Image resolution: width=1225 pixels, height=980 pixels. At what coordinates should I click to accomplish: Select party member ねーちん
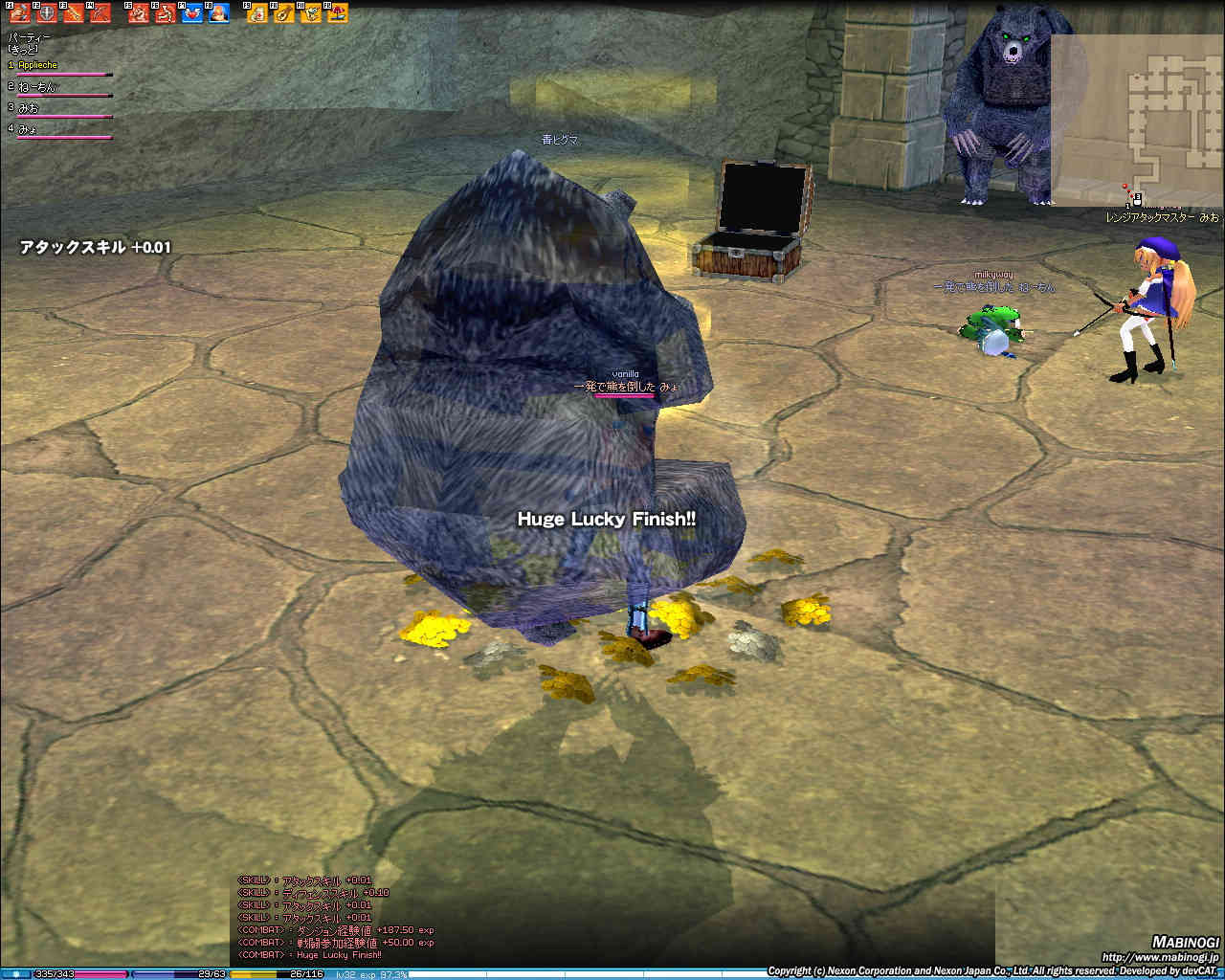[38, 87]
